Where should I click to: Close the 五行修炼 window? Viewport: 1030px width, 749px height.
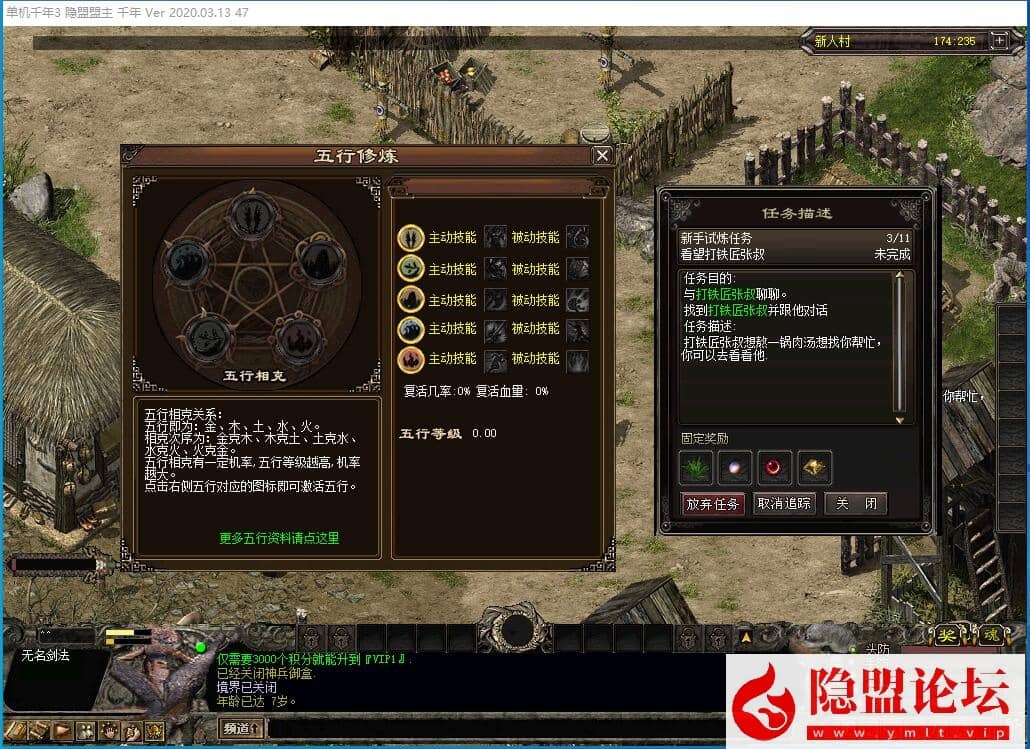602,156
